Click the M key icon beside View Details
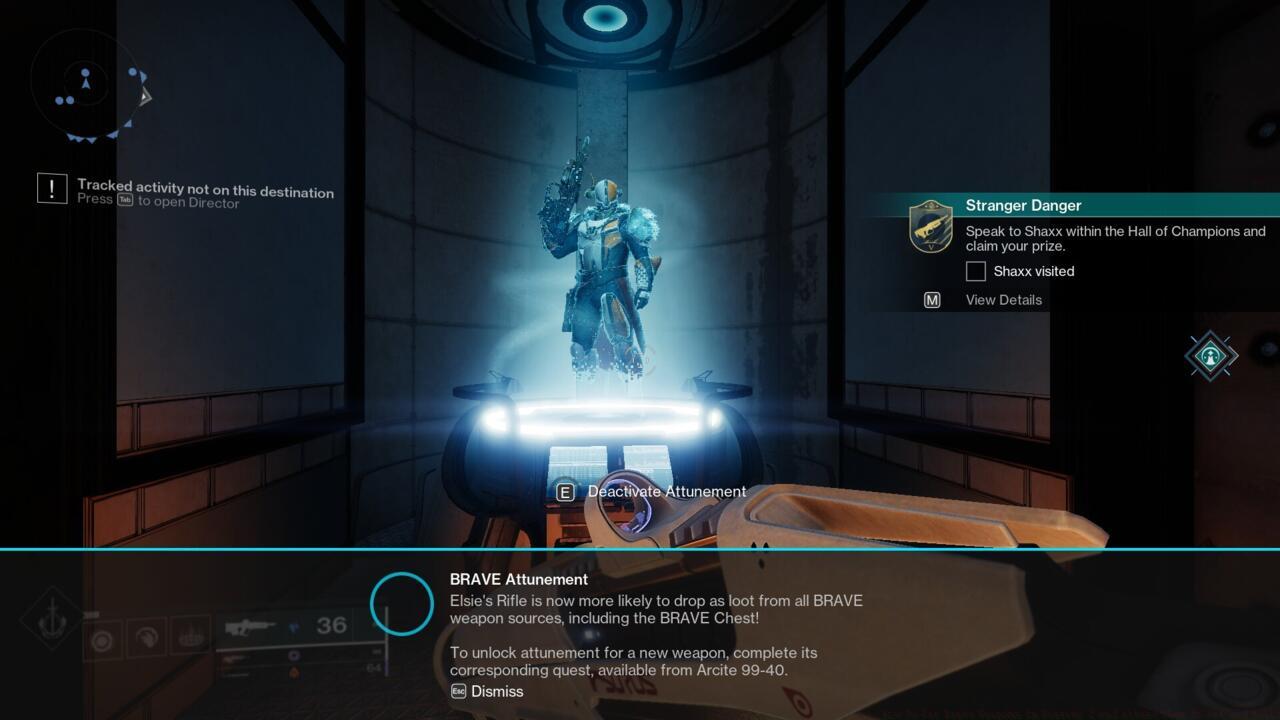 coord(931,299)
